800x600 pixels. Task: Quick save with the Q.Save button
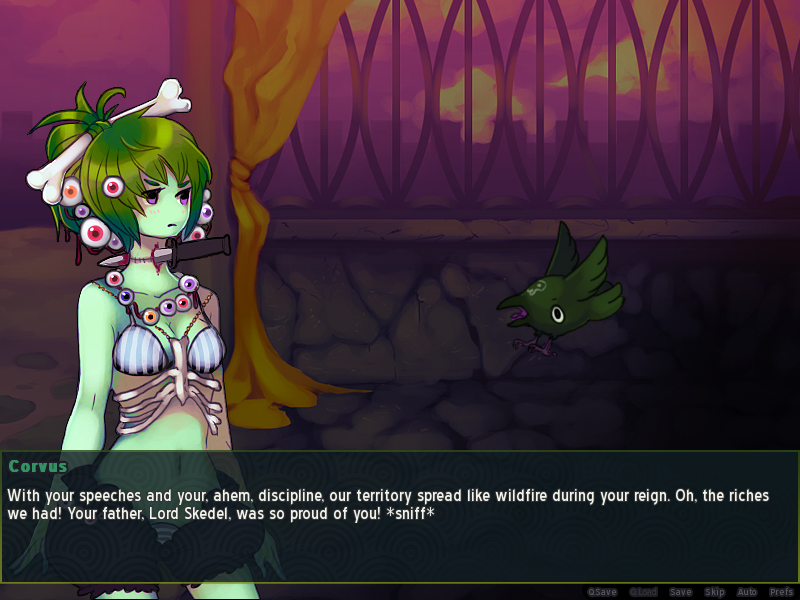602,592
